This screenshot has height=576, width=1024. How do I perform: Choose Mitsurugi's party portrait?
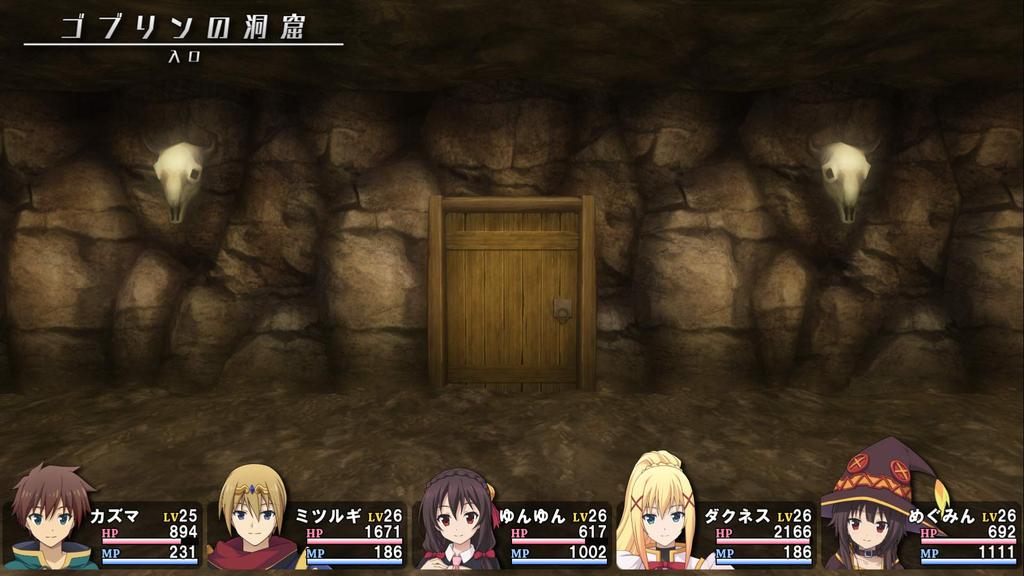[253, 520]
